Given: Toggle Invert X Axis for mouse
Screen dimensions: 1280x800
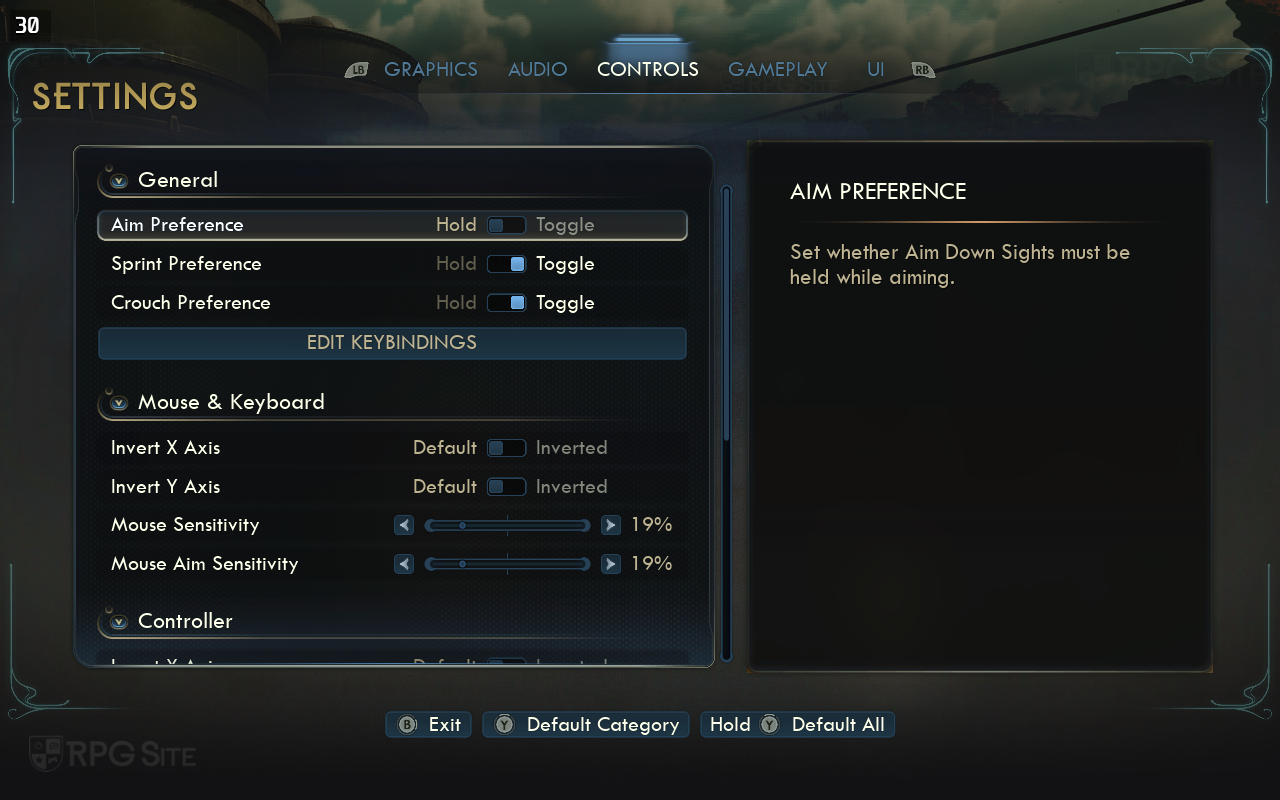Looking at the screenshot, I should (x=506, y=448).
